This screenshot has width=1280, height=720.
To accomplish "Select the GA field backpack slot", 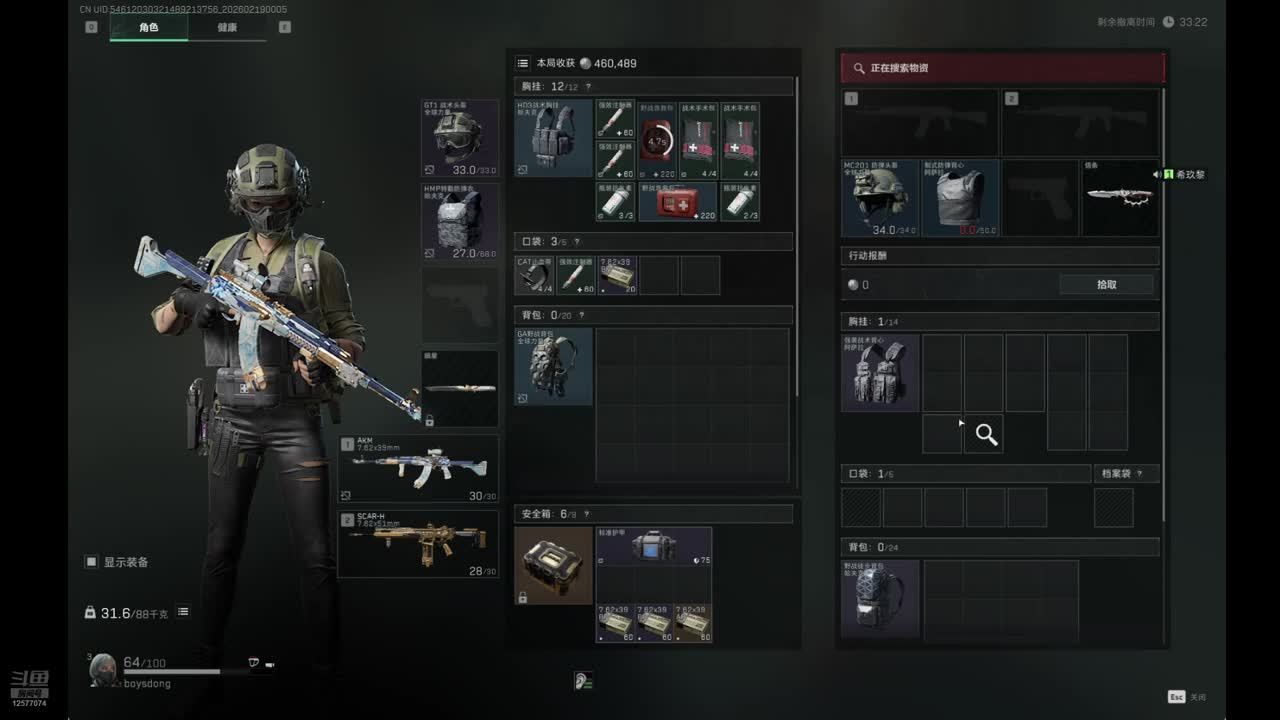I will click(553, 366).
